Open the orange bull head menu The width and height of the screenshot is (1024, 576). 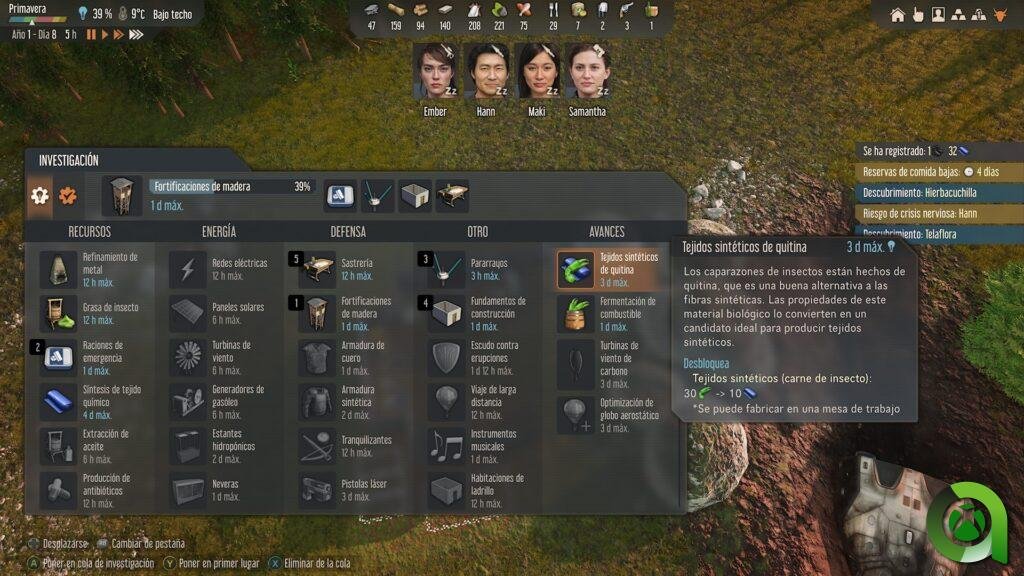[998, 15]
